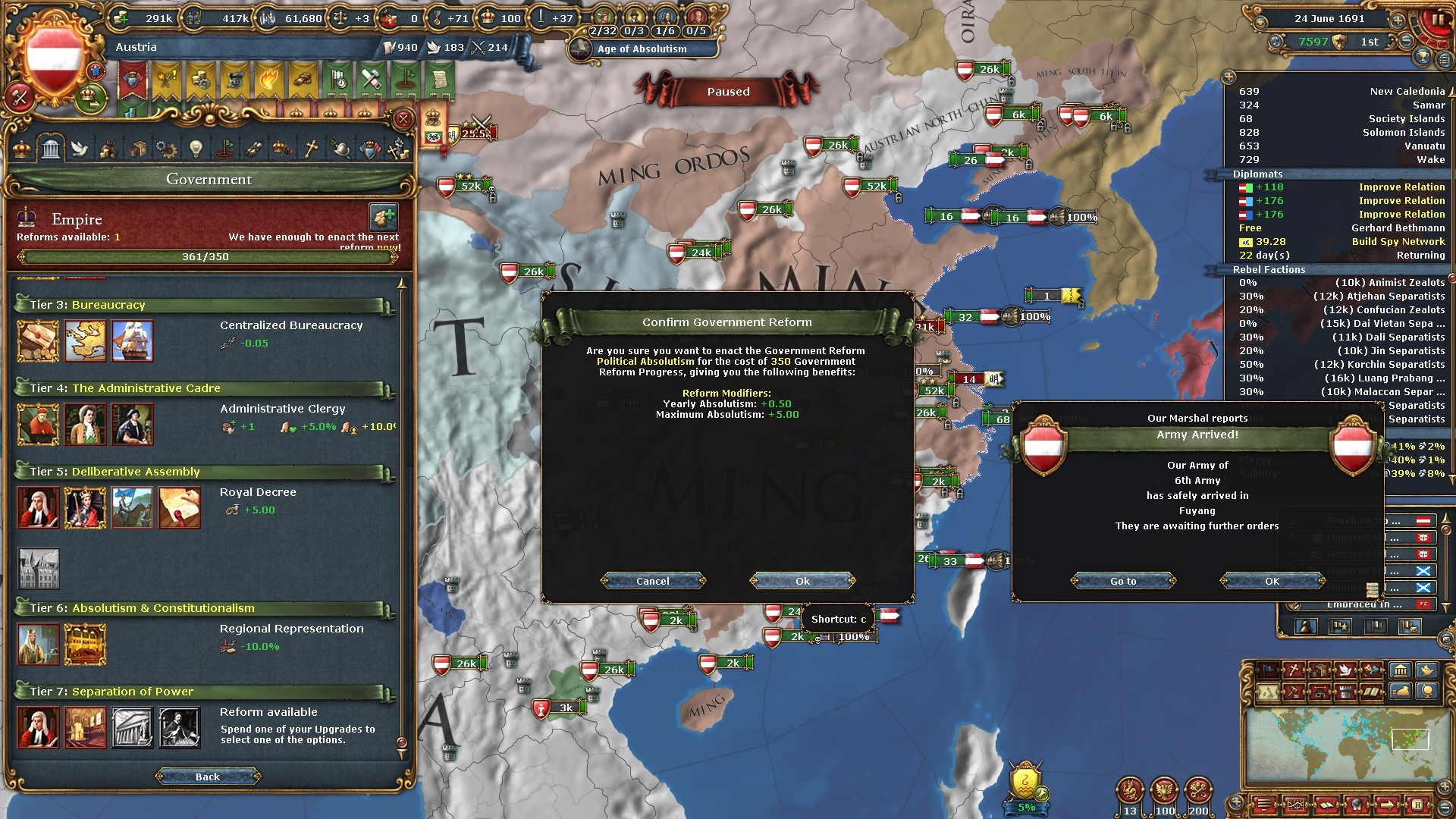Select the Tier 3 sailing ship reform icon
This screenshot has width=1456, height=819.
[x=132, y=340]
